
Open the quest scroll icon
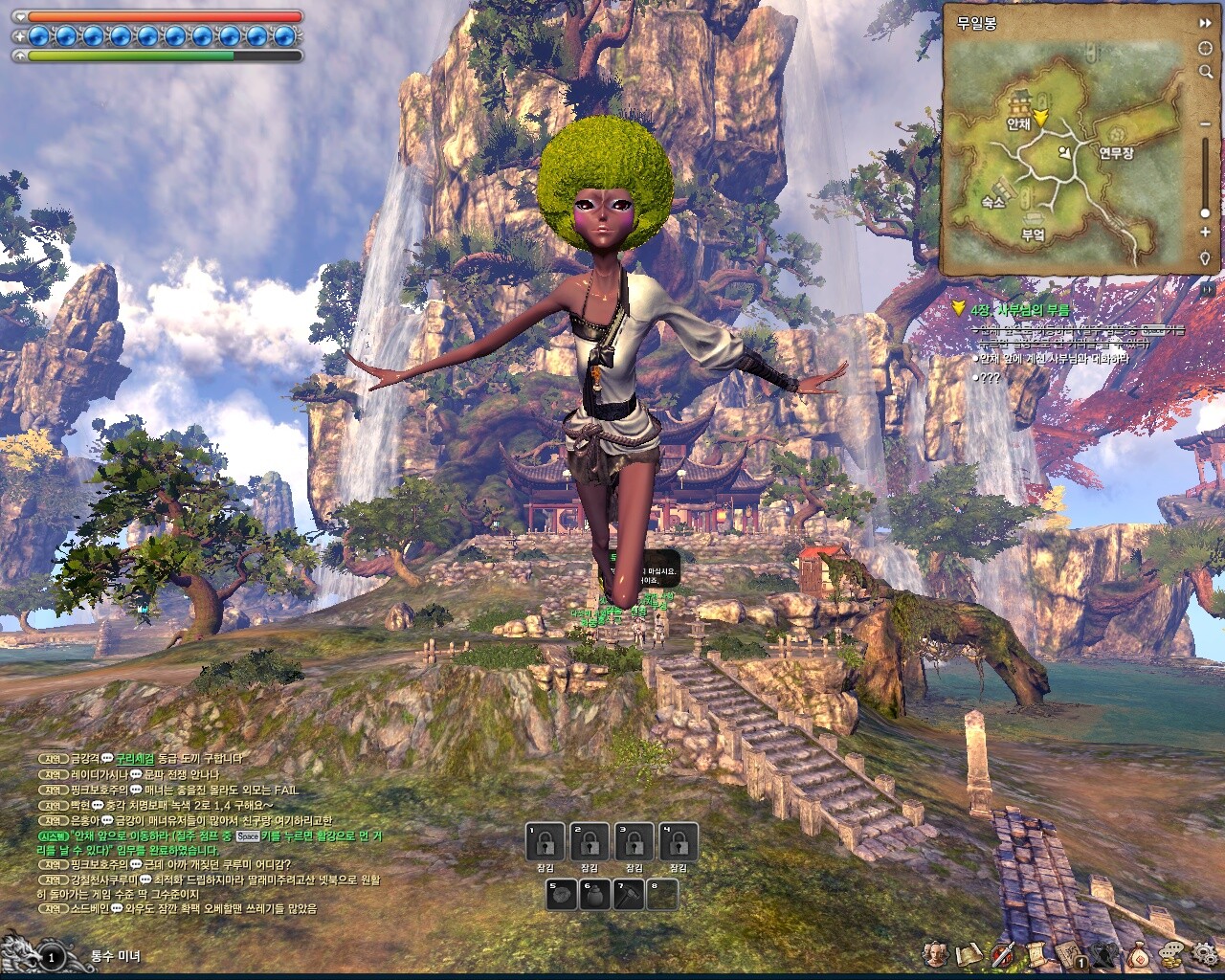[1036, 953]
